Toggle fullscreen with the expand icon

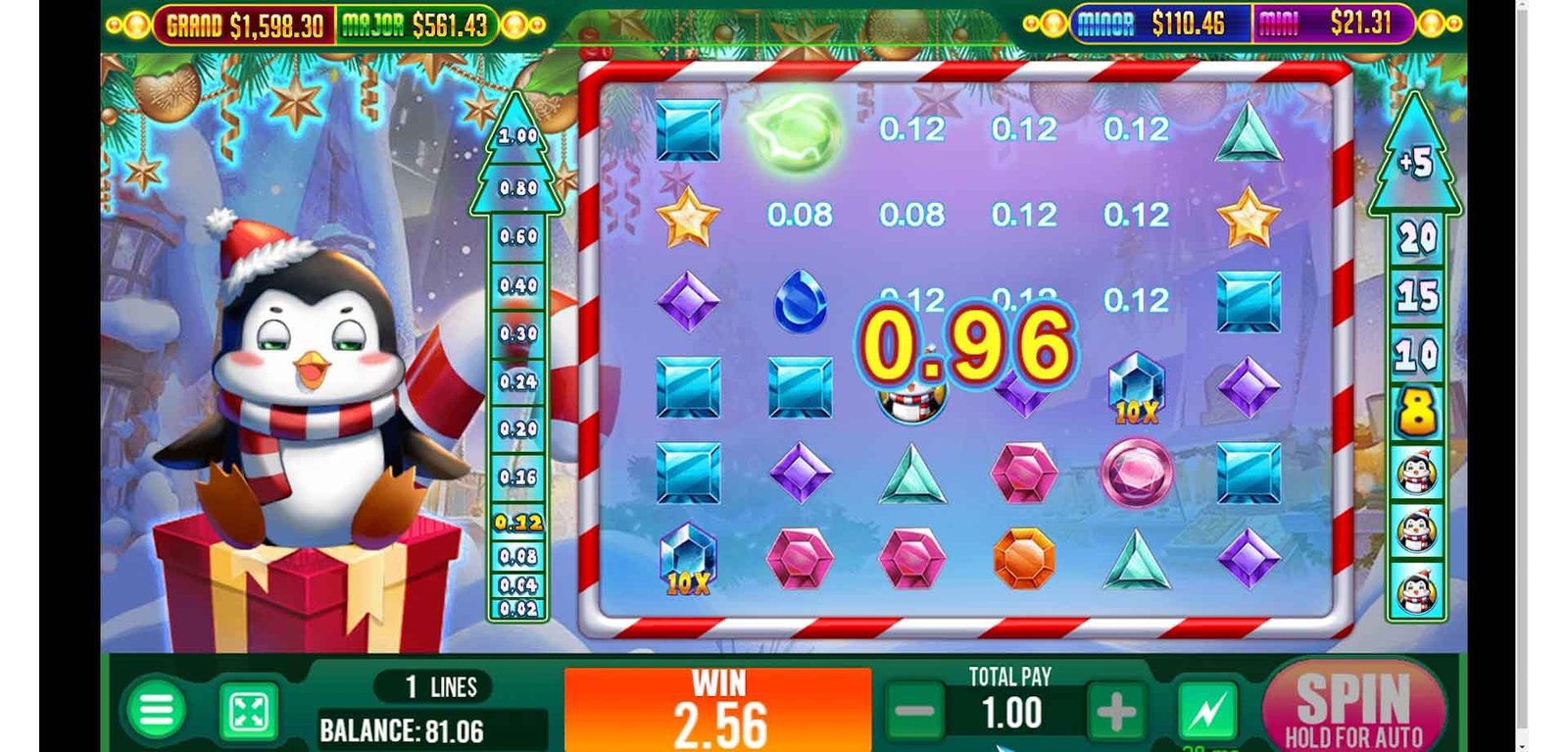tap(248, 712)
